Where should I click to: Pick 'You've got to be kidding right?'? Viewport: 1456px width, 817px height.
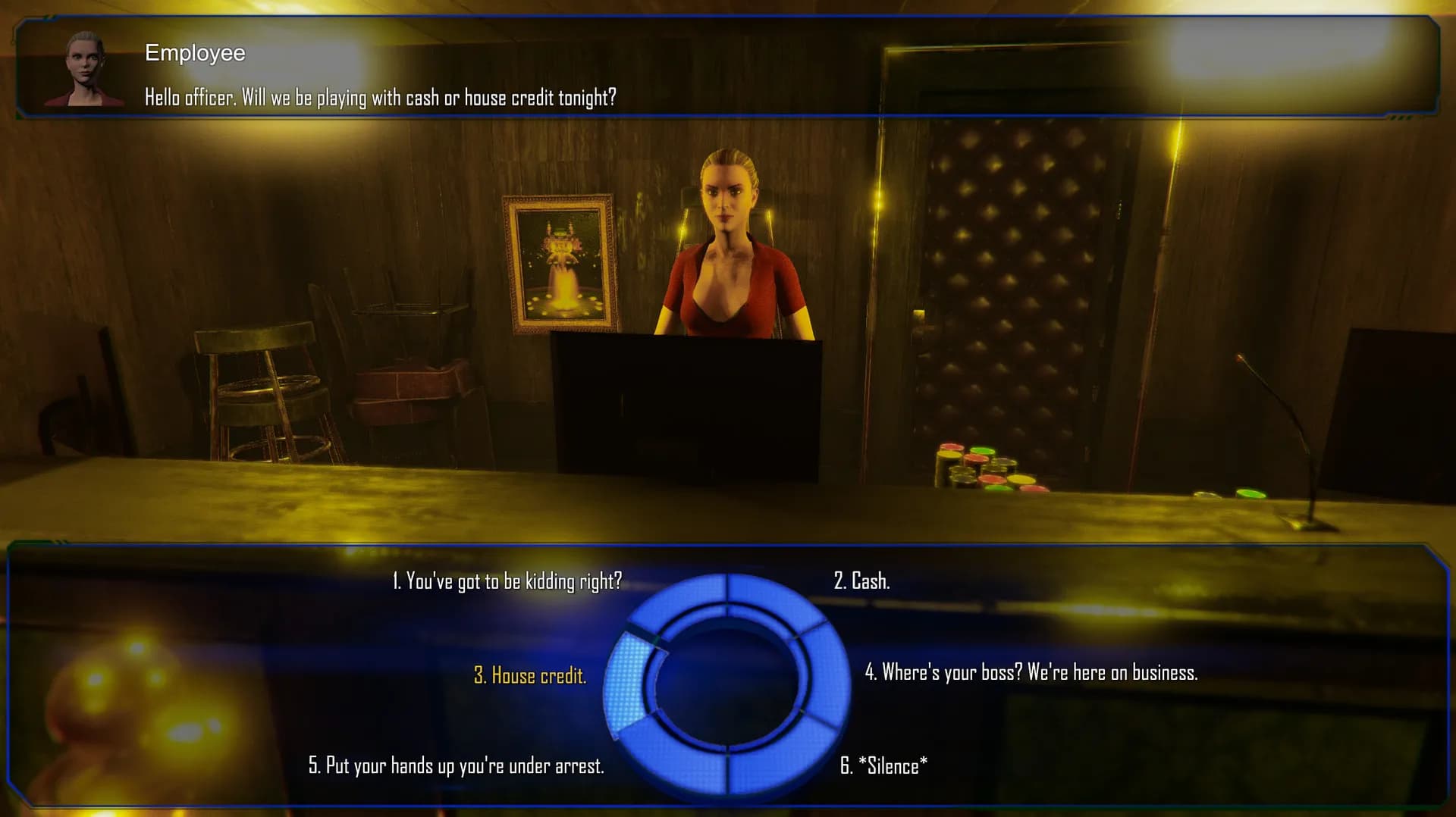pos(507,583)
